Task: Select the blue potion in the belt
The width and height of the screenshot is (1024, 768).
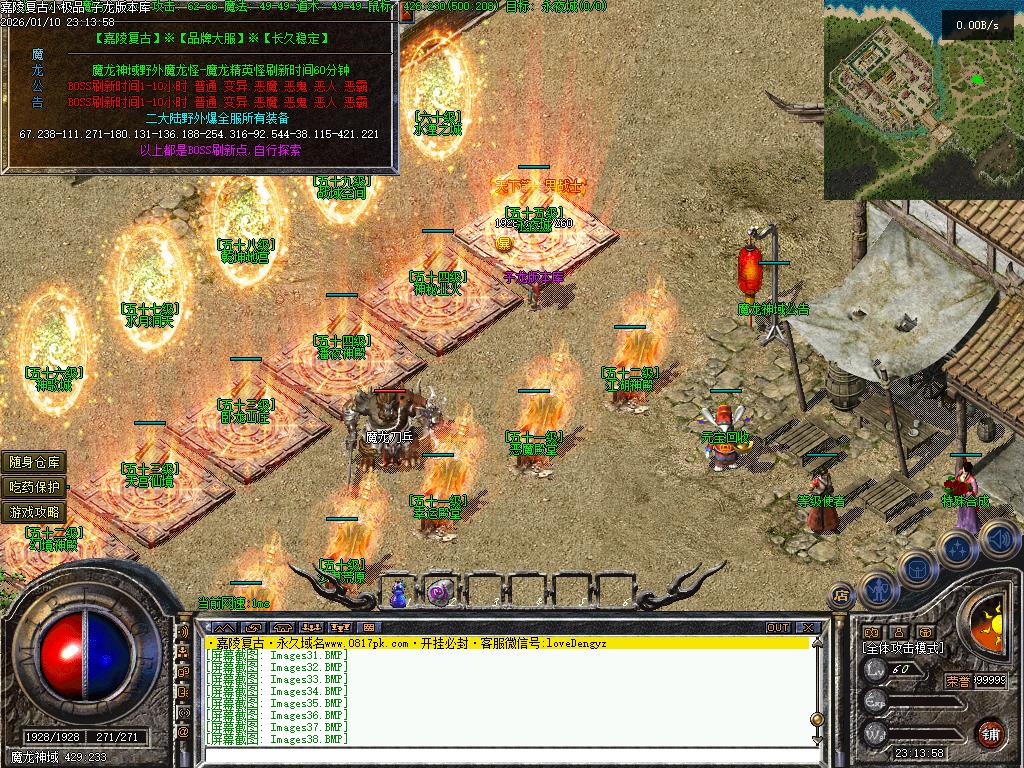Action: click(399, 593)
